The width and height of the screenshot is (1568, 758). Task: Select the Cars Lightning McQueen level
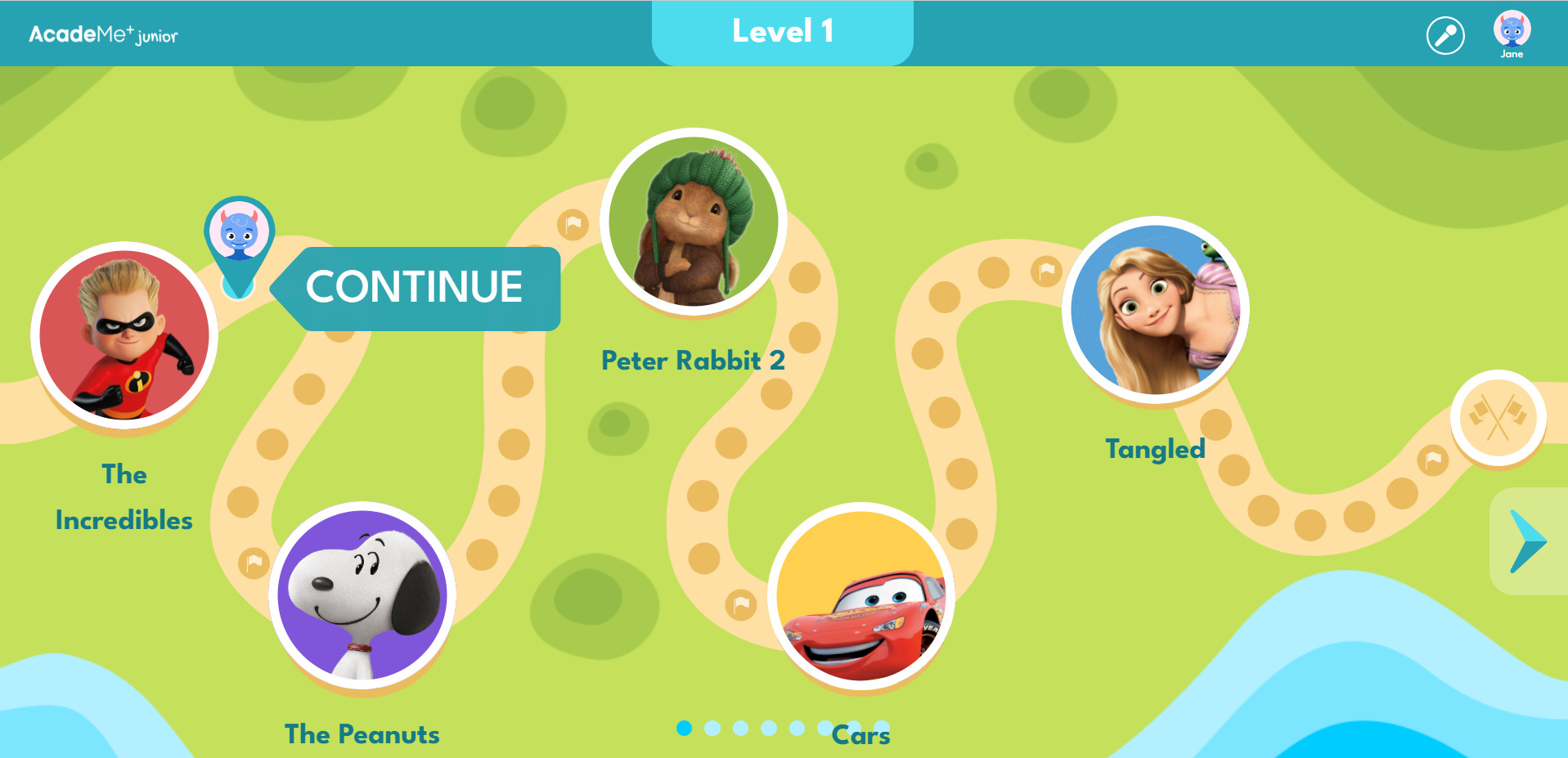861,596
